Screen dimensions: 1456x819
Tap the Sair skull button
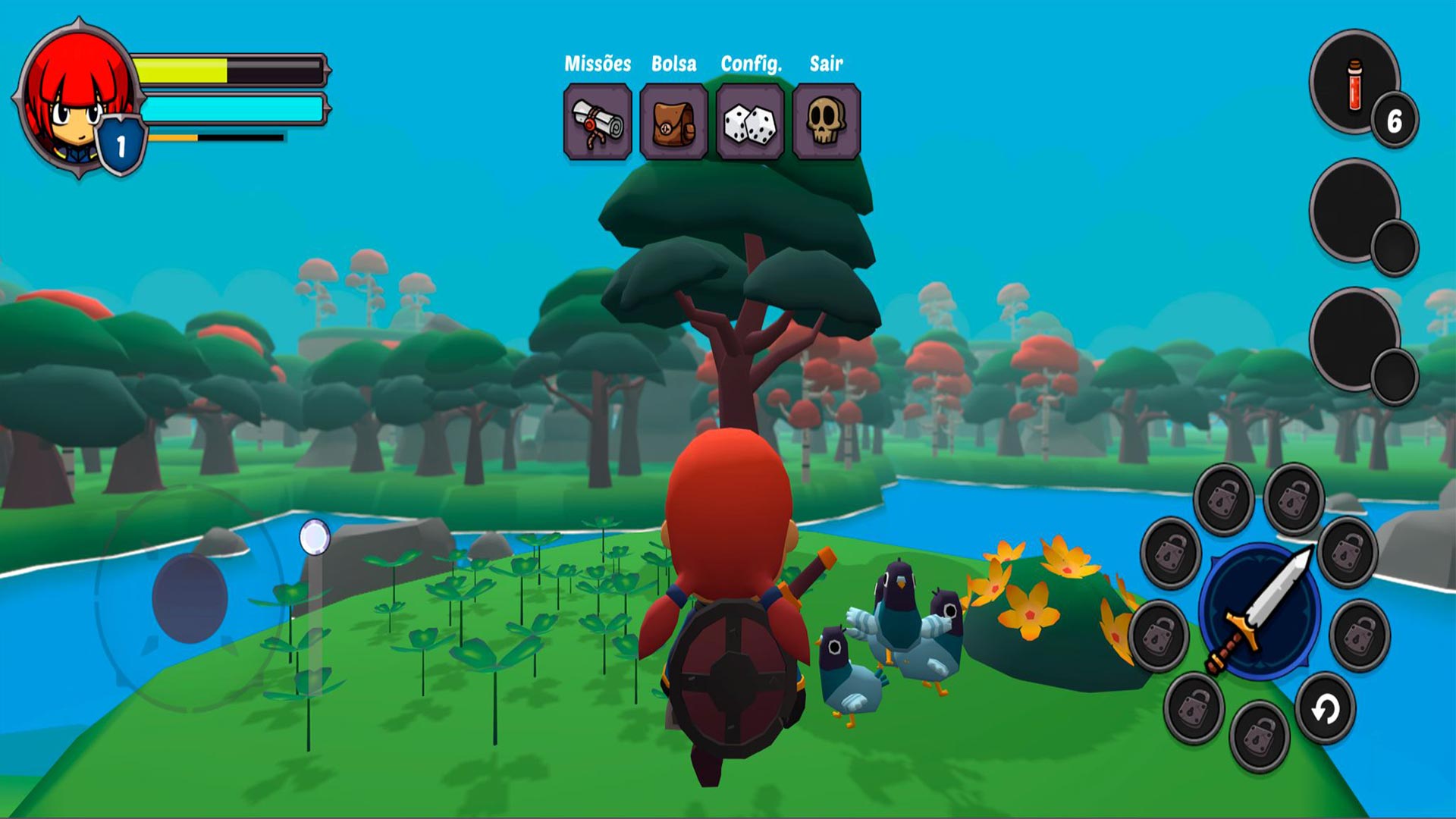click(826, 122)
